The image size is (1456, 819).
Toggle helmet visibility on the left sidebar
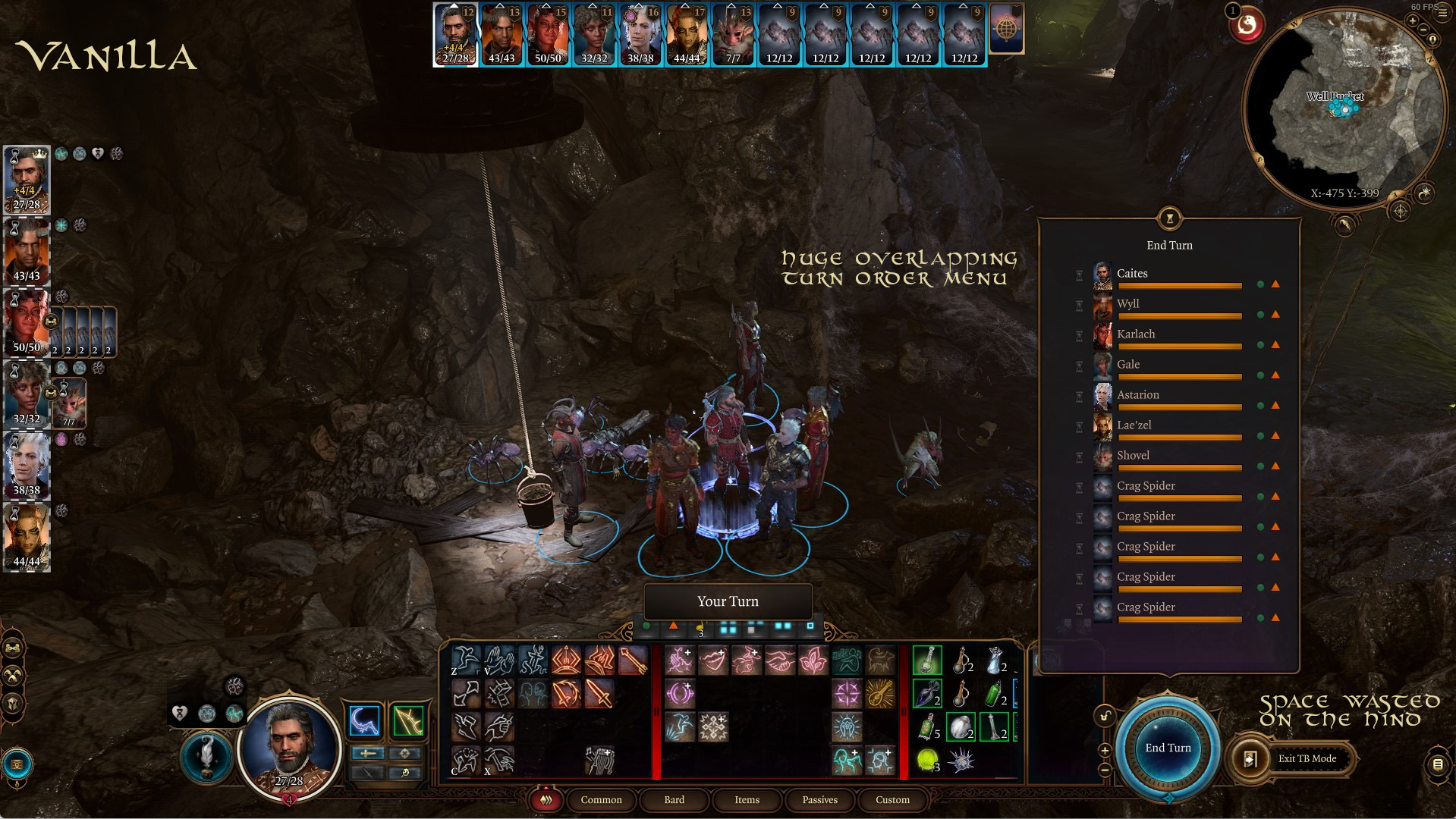12,701
